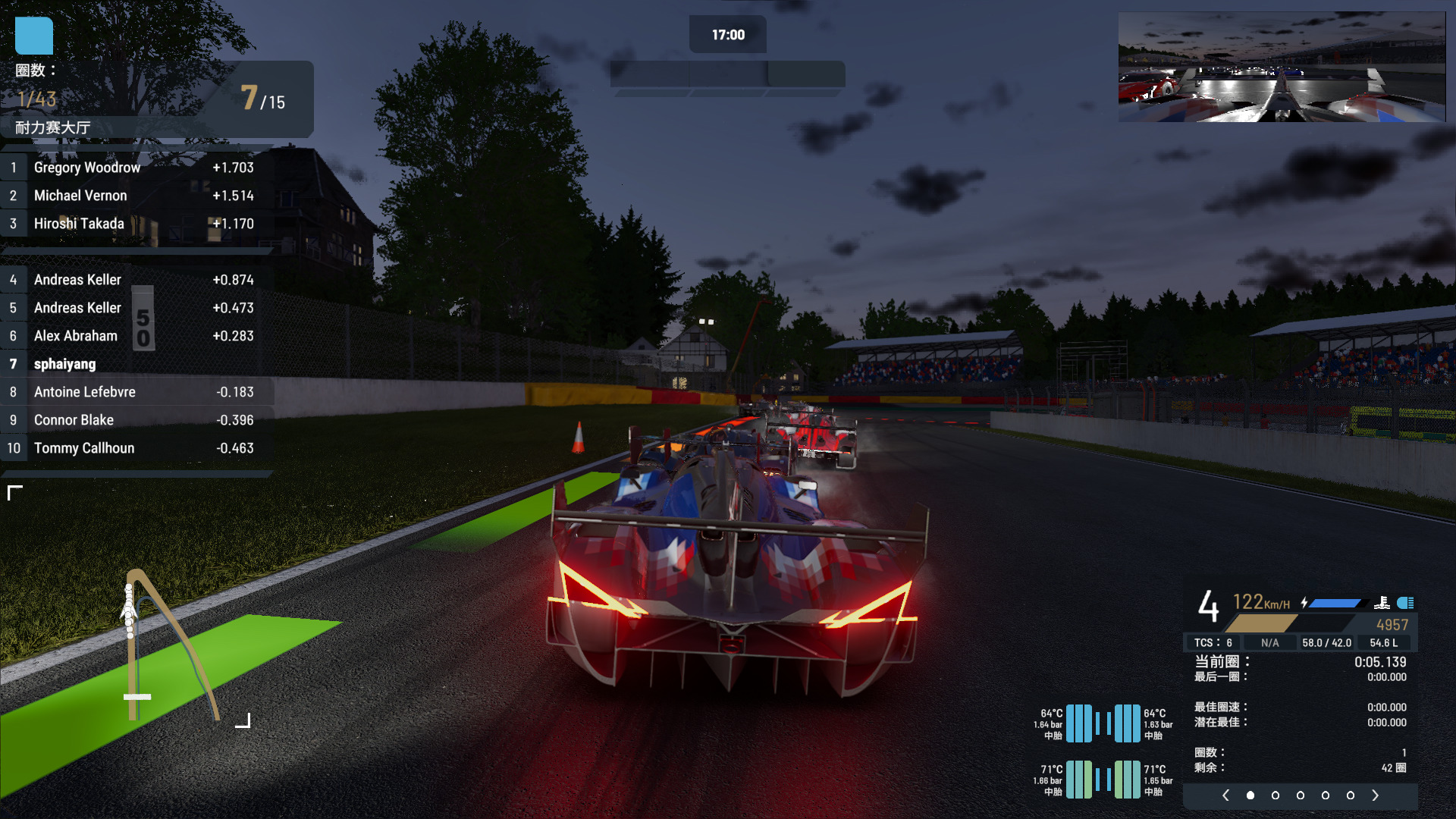Screen dimensions: 1456x819
Task: Select the filled page indicator dot
Action: pos(1250,795)
